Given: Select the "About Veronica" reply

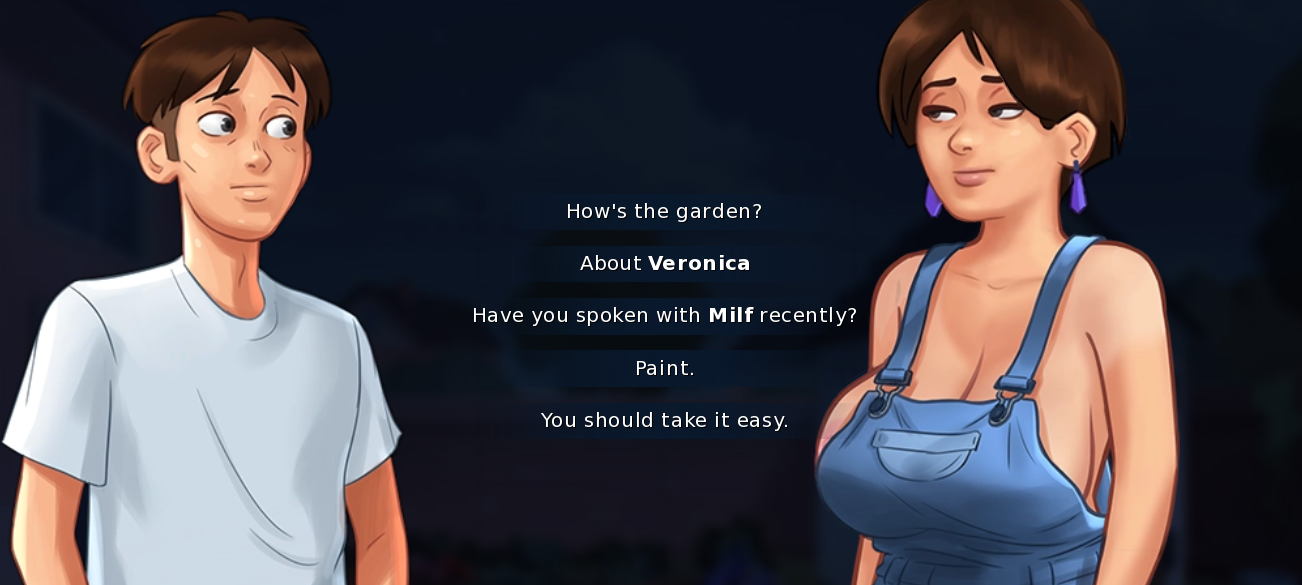Looking at the screenshot, I should [x=664, y=263].
